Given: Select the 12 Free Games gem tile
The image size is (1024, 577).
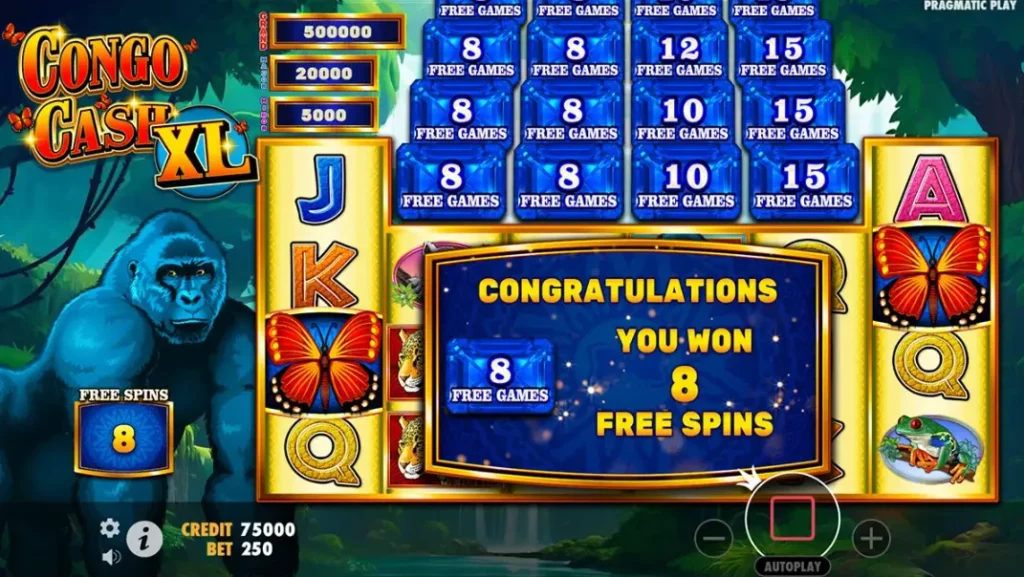Looking at the screenshot, I should pos(682,56).
